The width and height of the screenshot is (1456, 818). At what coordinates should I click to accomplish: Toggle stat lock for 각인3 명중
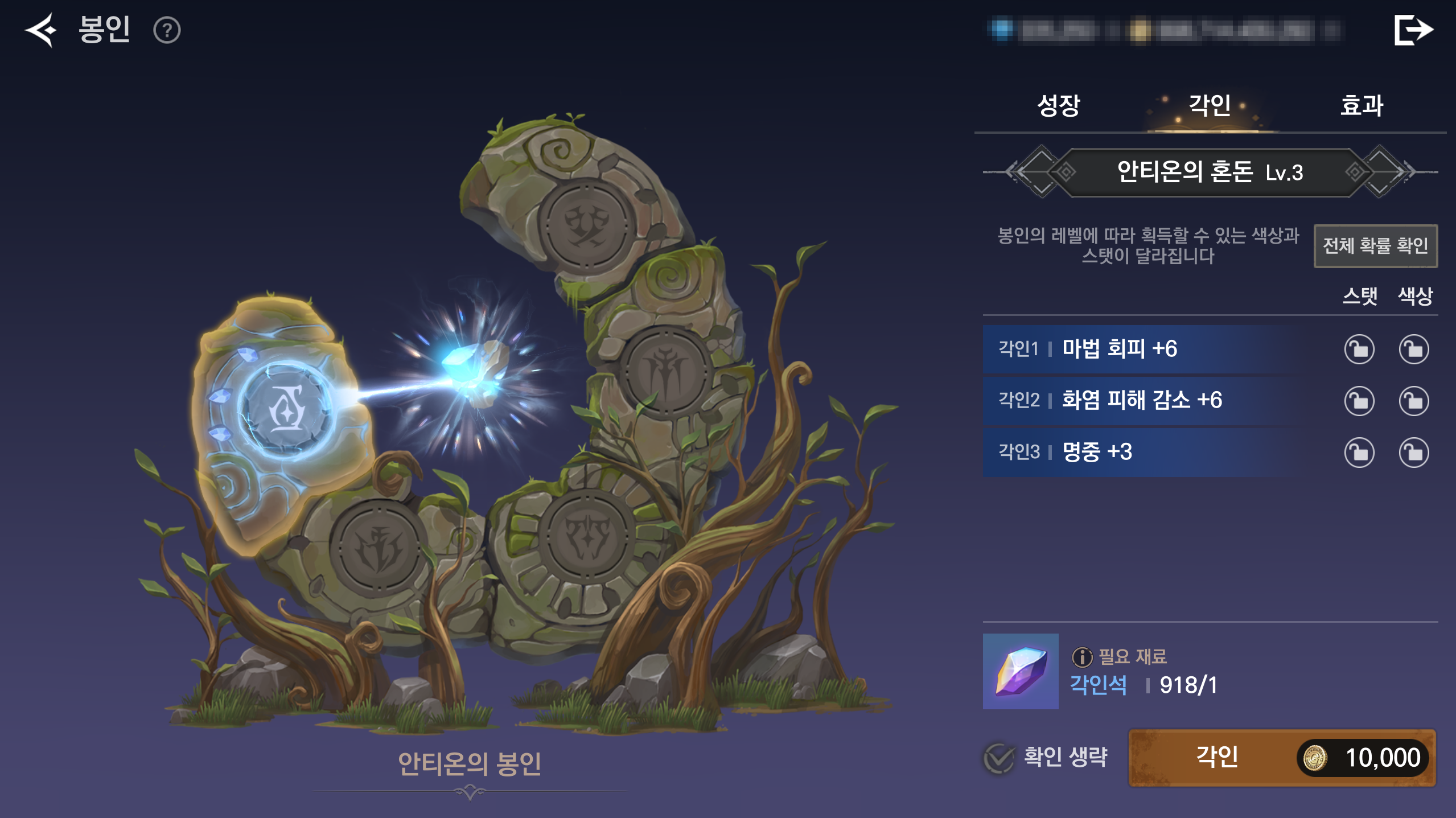(x=1359, y=453)
